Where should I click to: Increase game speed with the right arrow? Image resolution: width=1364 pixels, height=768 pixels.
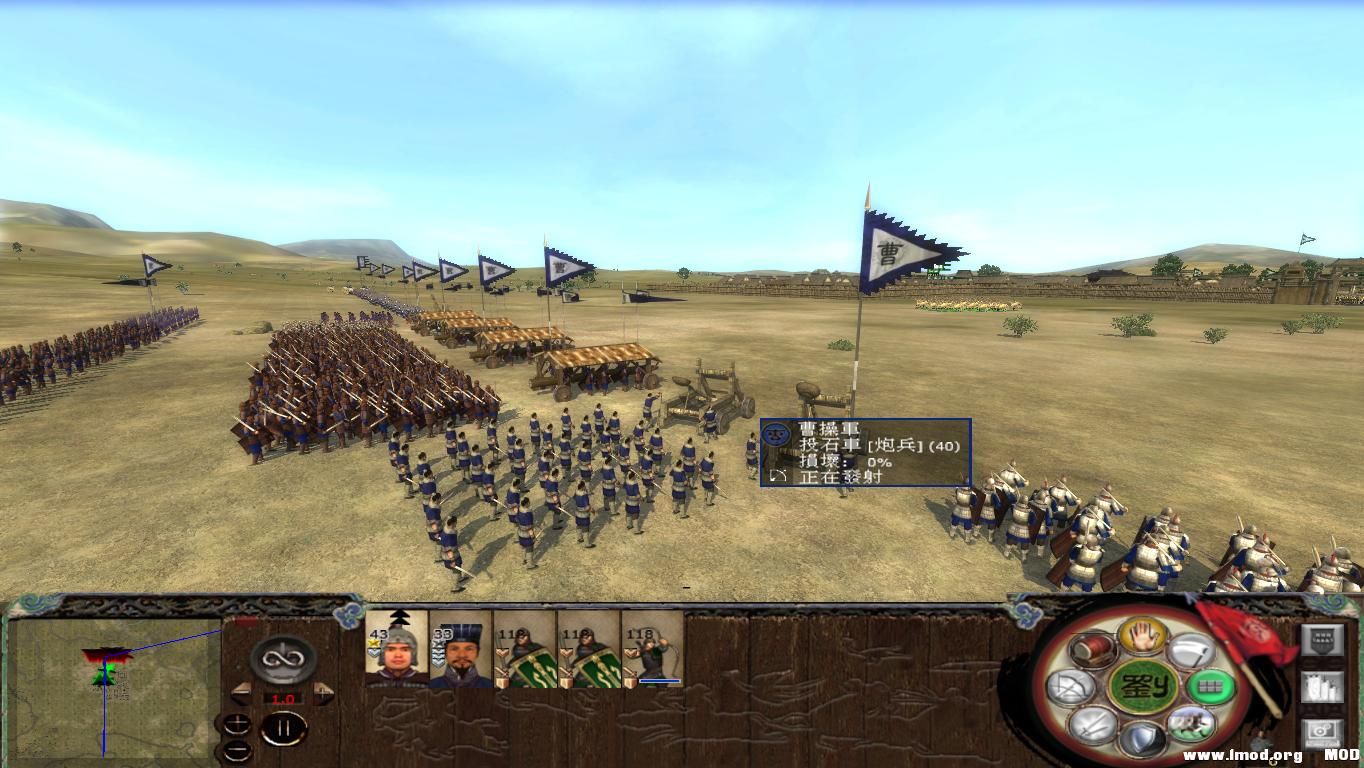(x=322, y=693)
